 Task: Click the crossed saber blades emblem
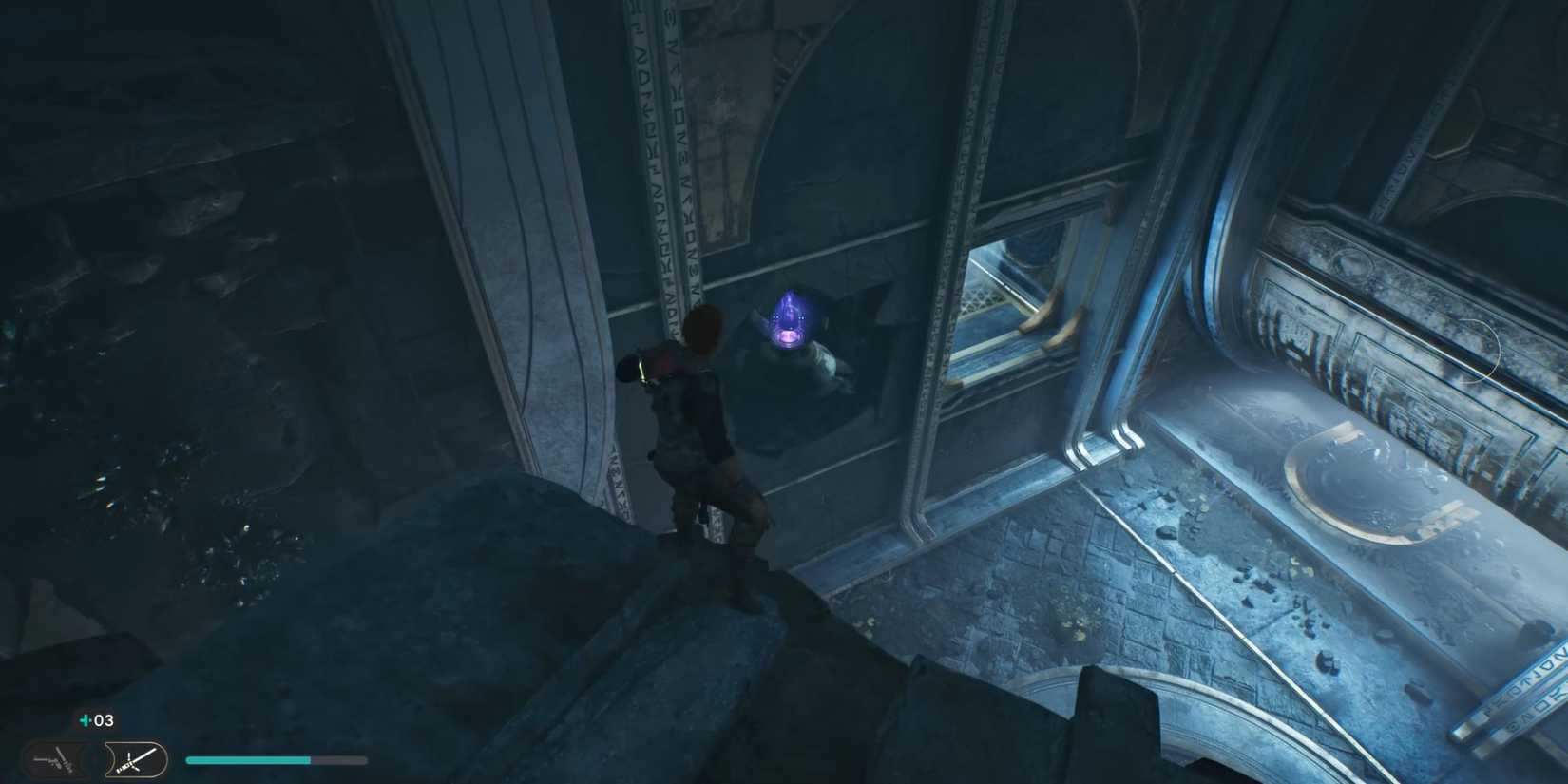pyautogui.click(x=130, y=760)
